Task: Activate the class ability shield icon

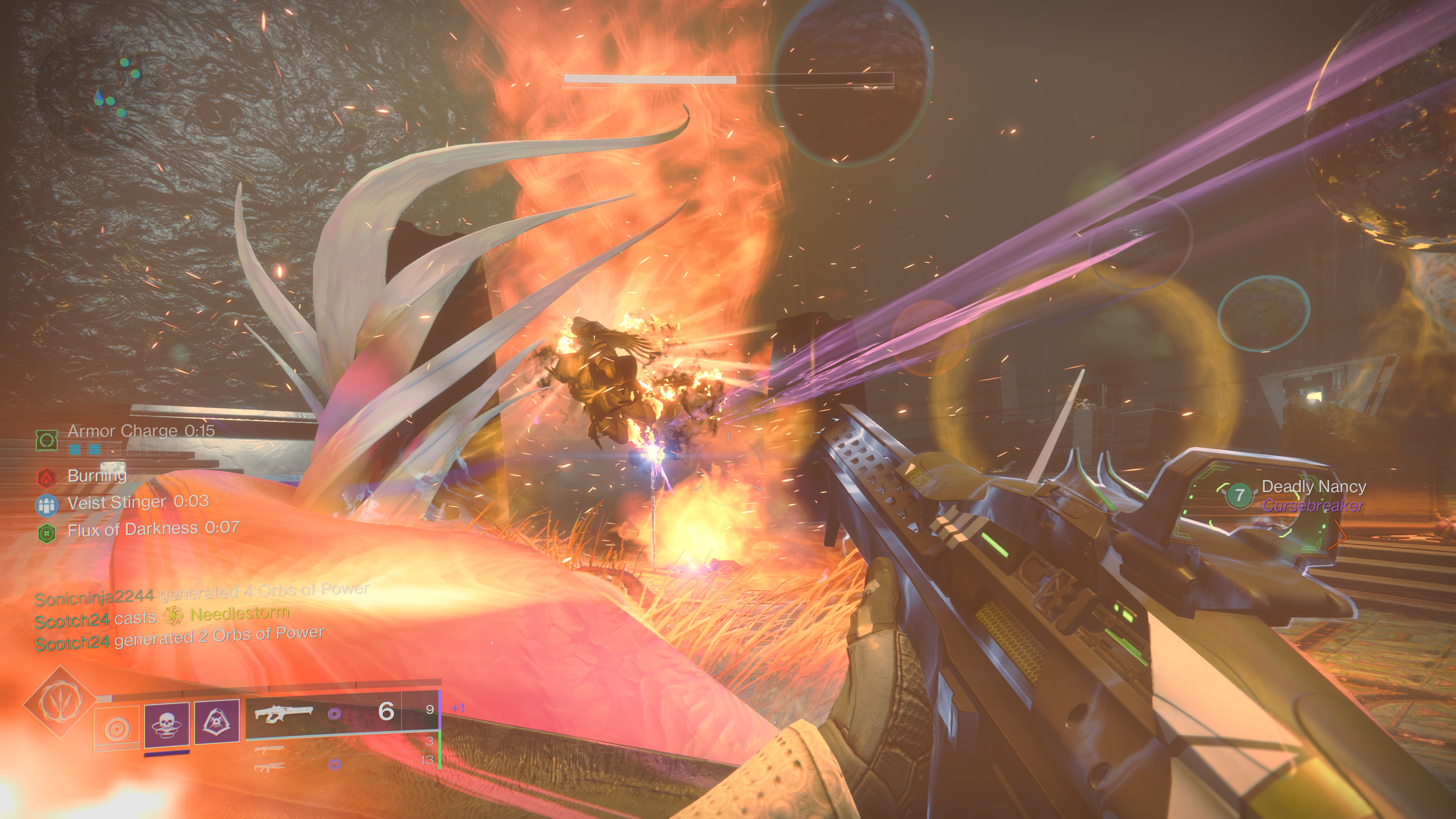Action: [x=217, y=721]
